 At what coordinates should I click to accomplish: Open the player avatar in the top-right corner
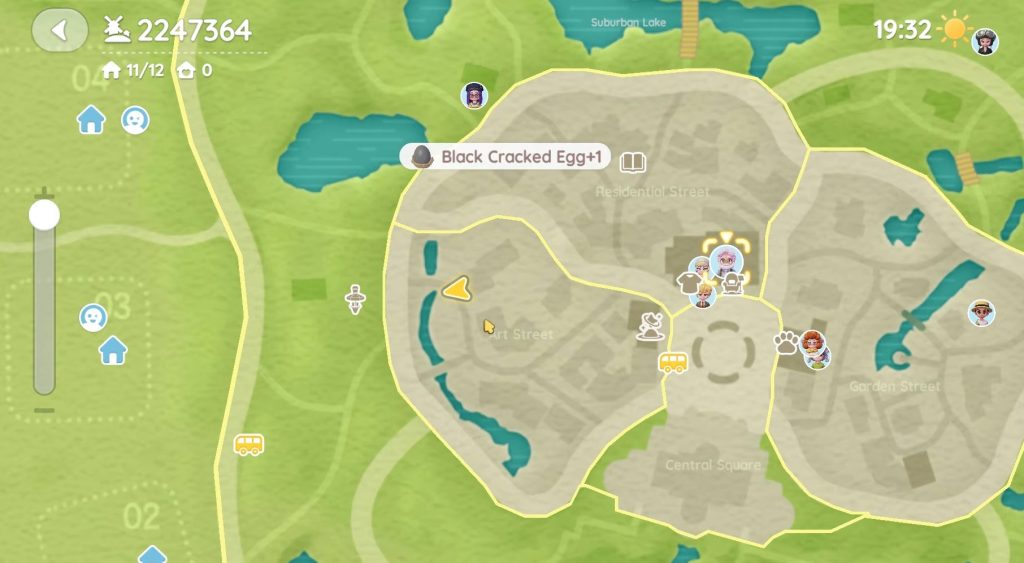pos(985,41)
